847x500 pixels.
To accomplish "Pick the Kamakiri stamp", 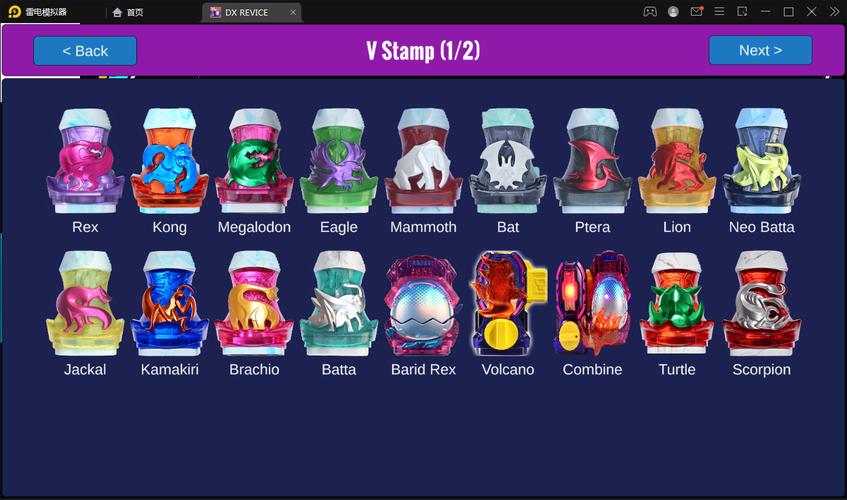I will click(x=169, y=304).
